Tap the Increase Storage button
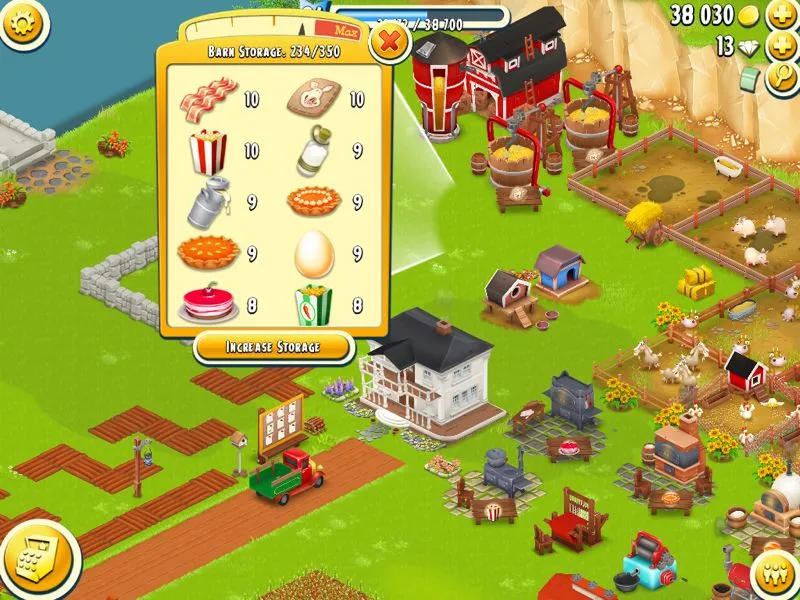This screenshot has width=800, height=600. tap(273, 347)
